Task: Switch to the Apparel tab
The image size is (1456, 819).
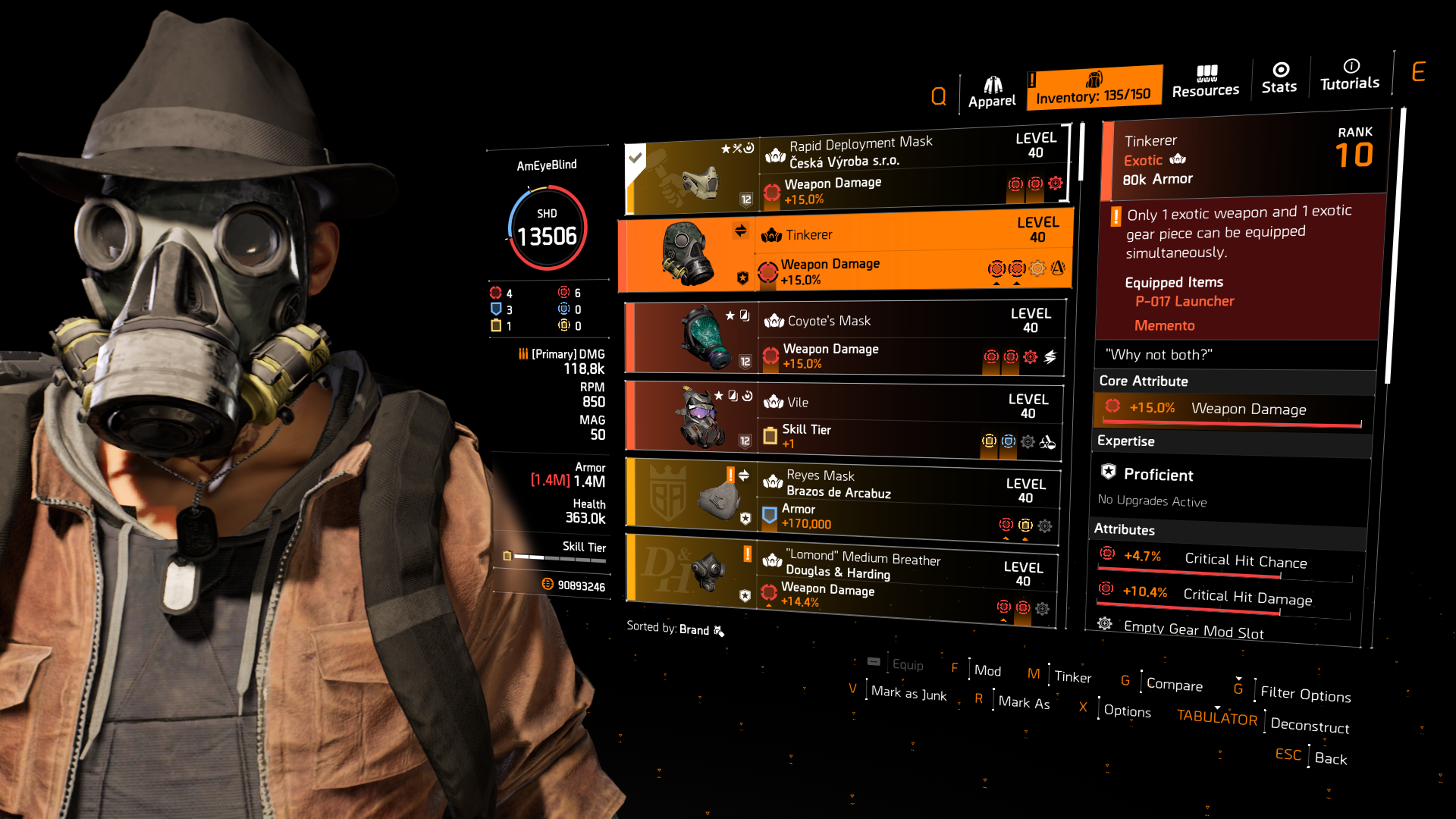Action: tap(992, 86)
